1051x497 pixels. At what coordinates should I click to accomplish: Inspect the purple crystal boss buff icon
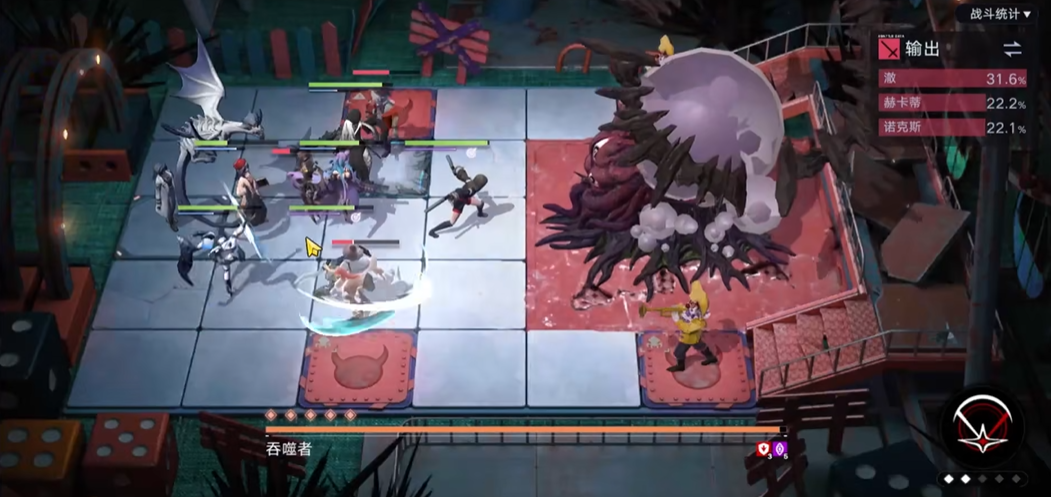click(x=780, y=449)
